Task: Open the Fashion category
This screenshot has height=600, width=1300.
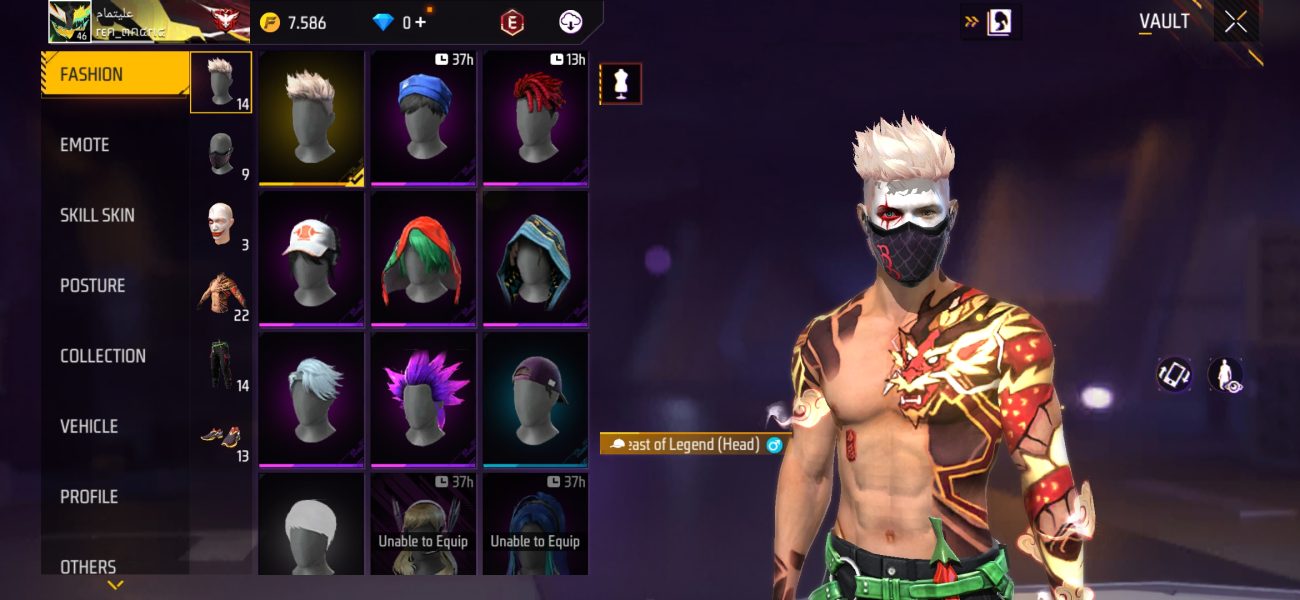Action: point(114,75)
